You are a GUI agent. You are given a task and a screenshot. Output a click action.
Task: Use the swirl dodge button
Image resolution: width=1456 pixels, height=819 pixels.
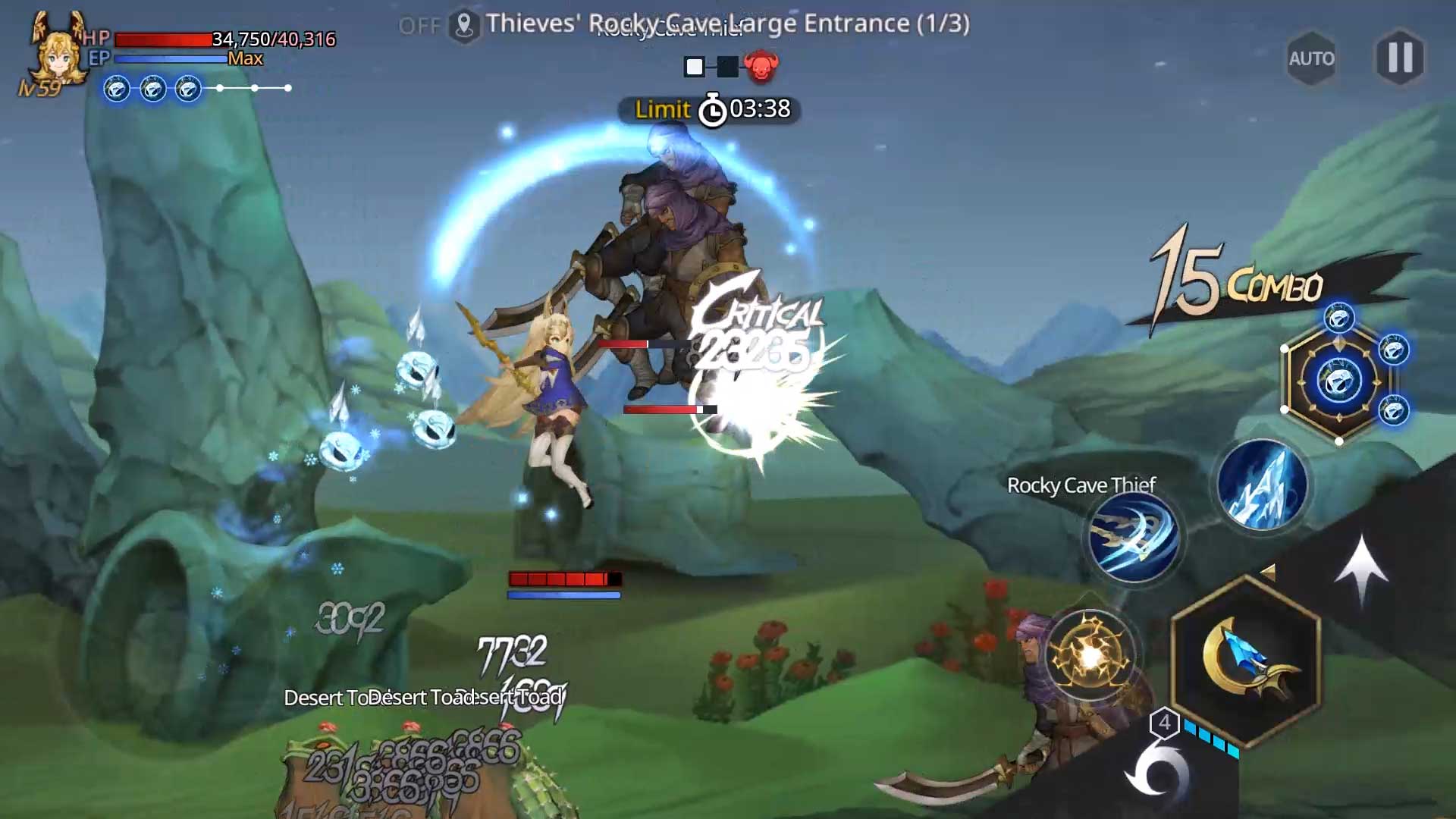pos(1156,775)
